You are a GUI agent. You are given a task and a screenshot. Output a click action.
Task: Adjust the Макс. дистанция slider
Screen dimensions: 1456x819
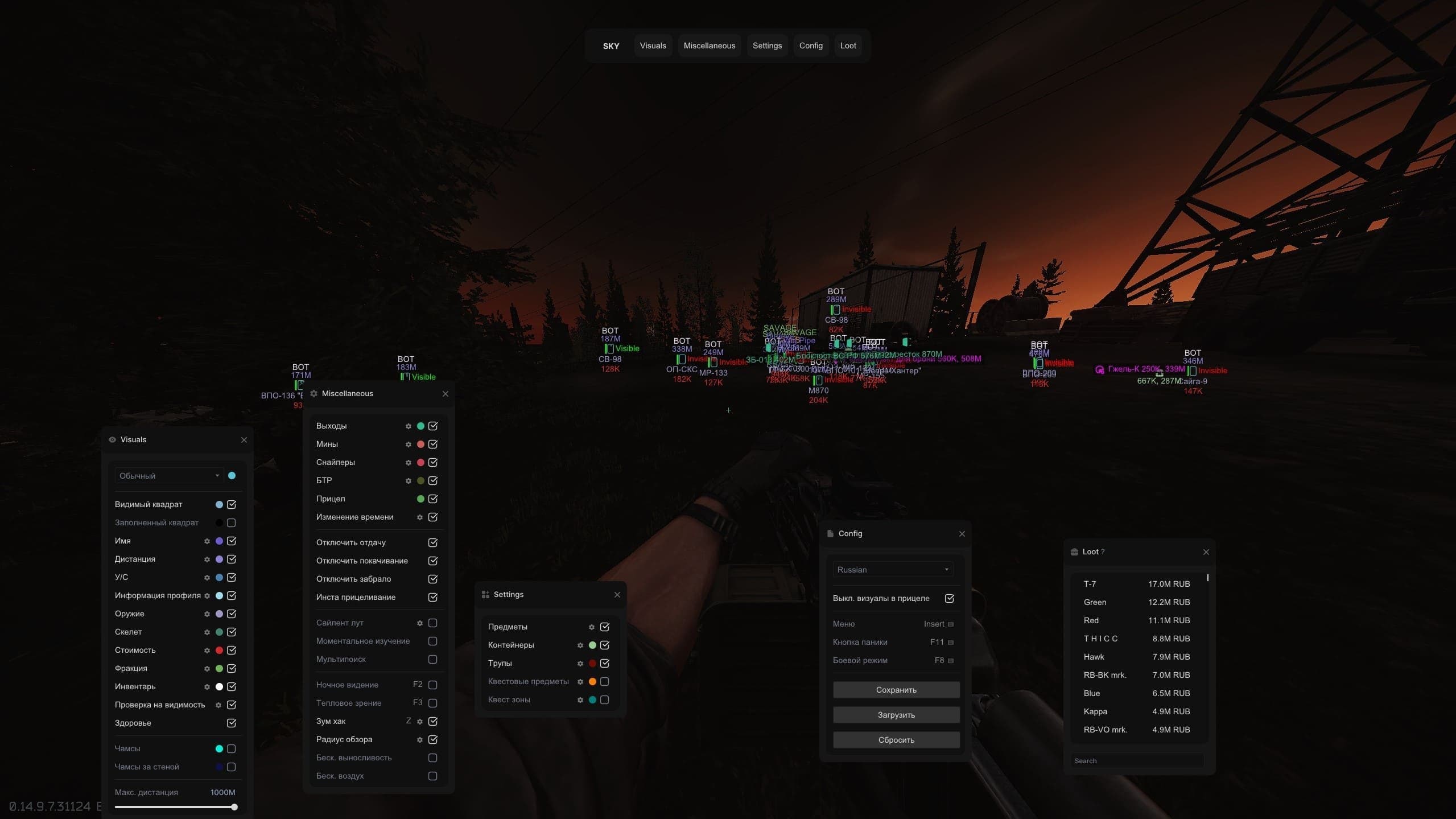(x=233, y=806)
